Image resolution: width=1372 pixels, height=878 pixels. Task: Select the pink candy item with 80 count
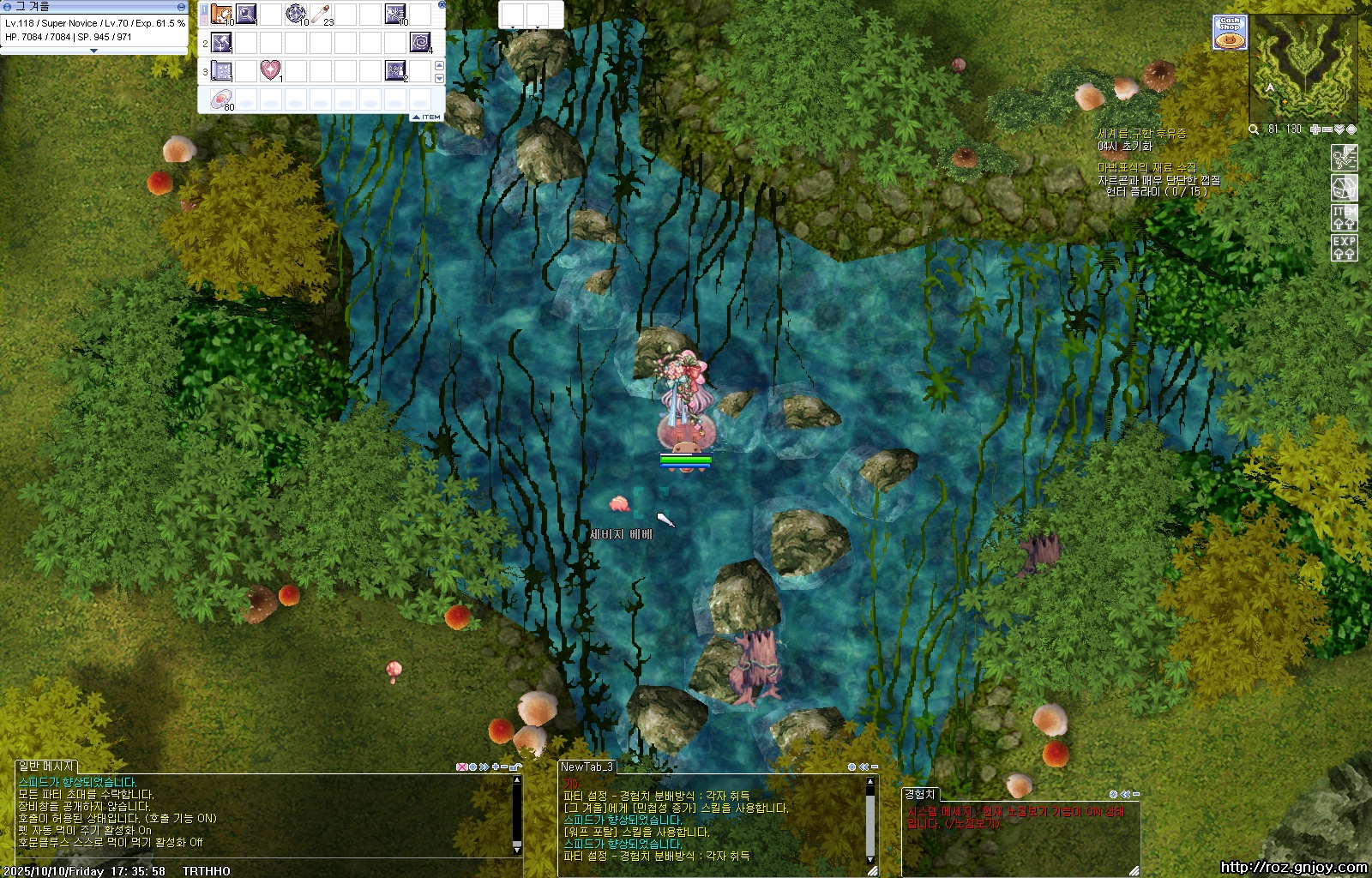point(222,99)
